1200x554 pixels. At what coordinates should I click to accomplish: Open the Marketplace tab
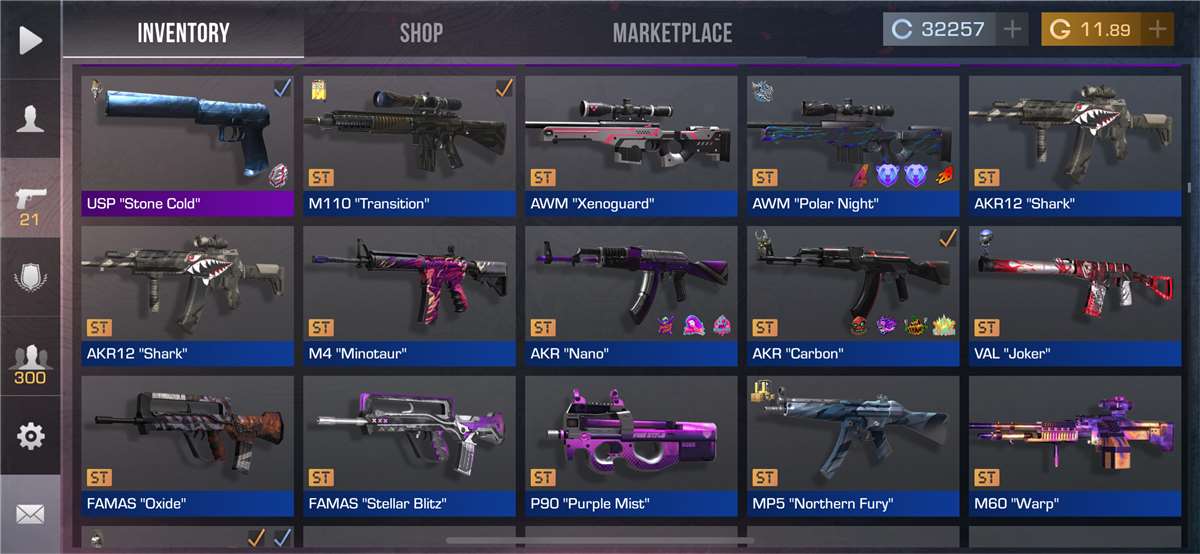672,32
